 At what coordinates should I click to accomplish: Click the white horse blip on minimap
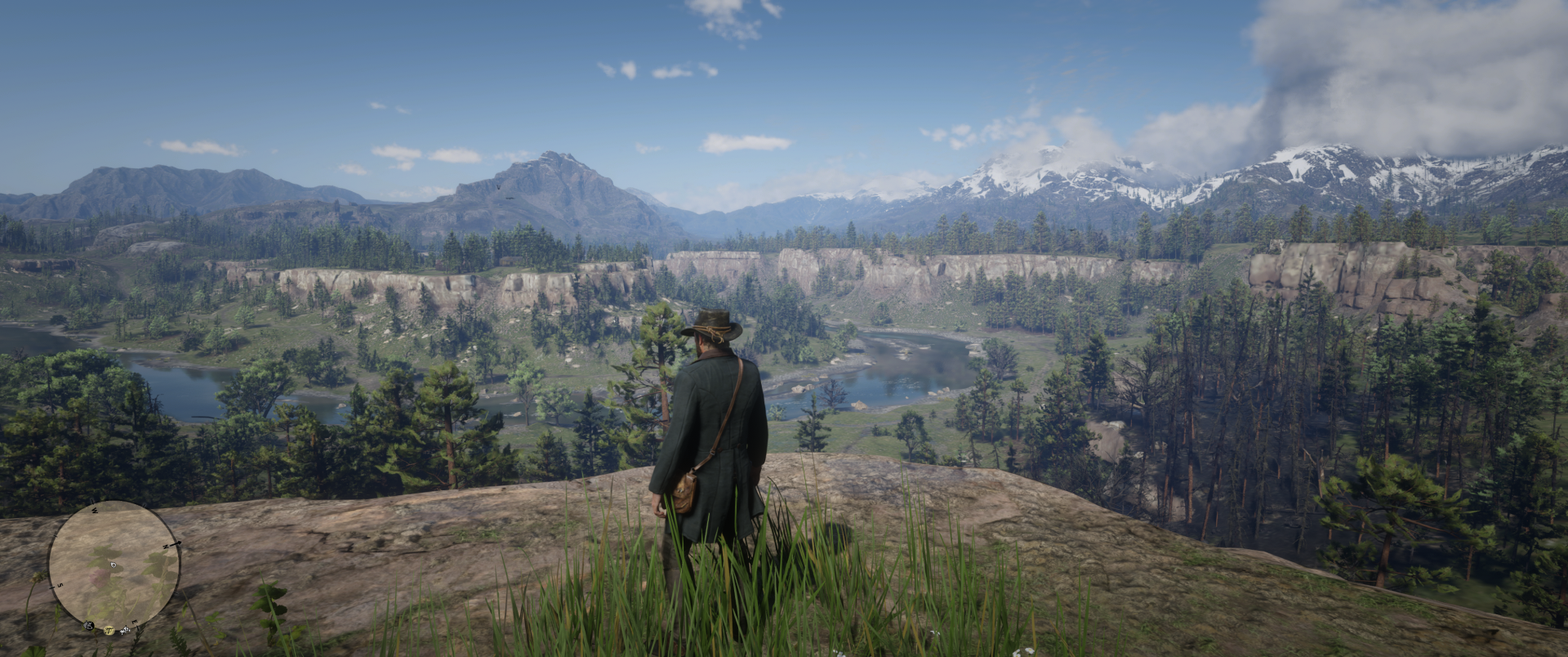pos(125,630)
